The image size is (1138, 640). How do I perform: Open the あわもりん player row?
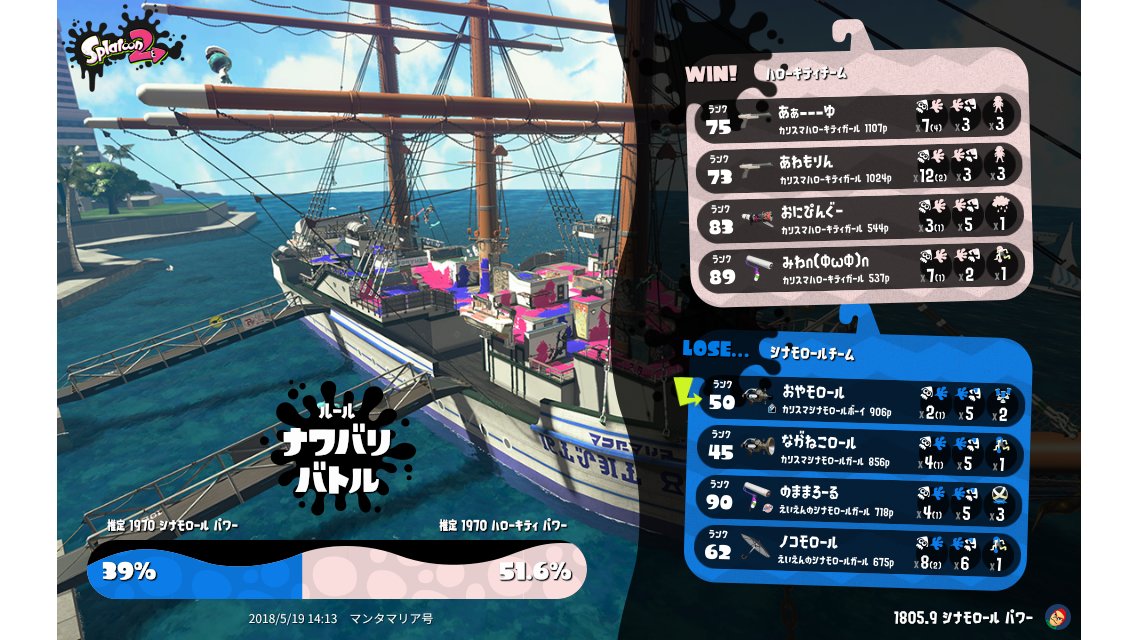(860, 165)
